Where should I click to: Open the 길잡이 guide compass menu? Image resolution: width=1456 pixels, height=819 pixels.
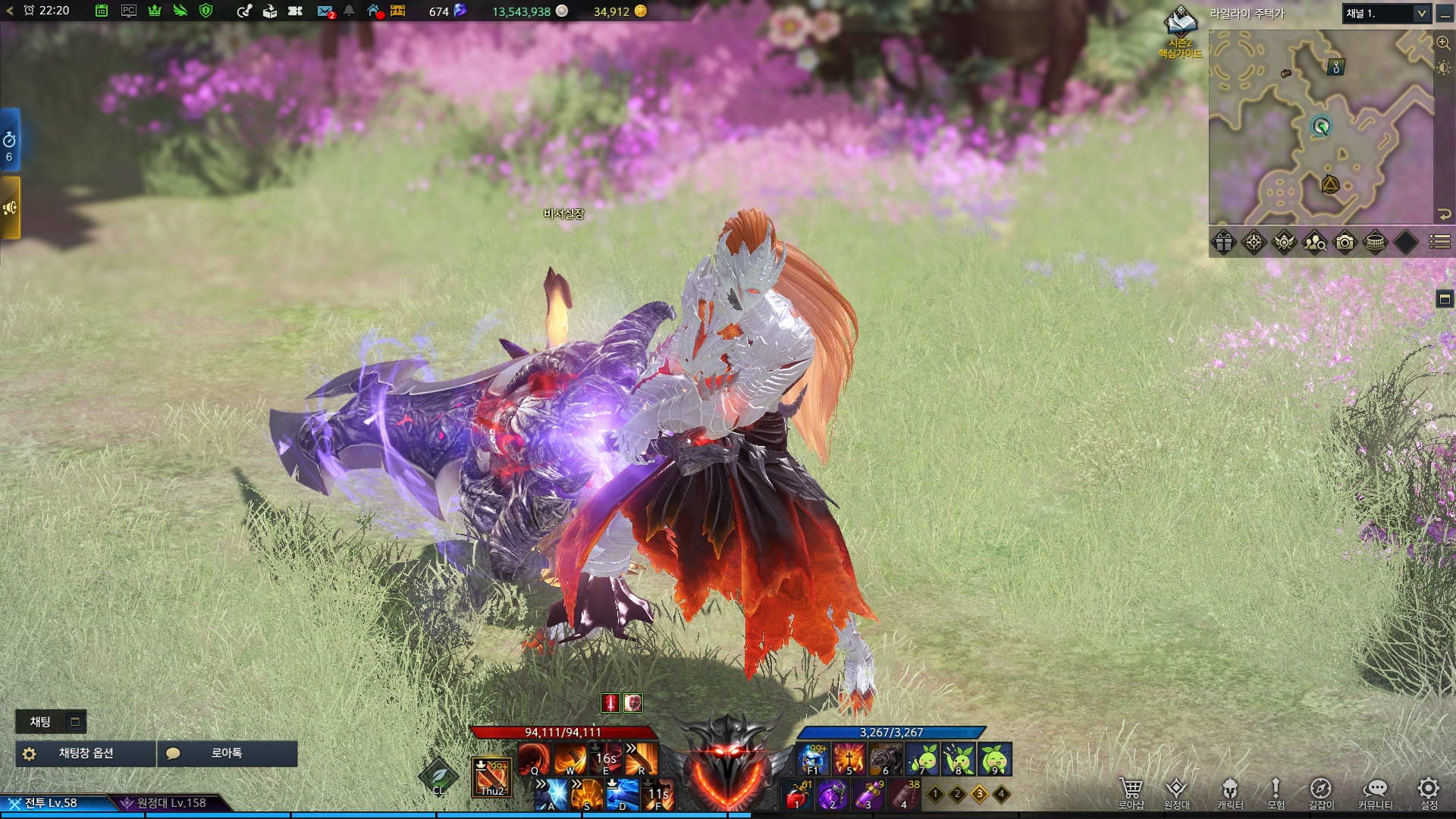point(1320,792)
